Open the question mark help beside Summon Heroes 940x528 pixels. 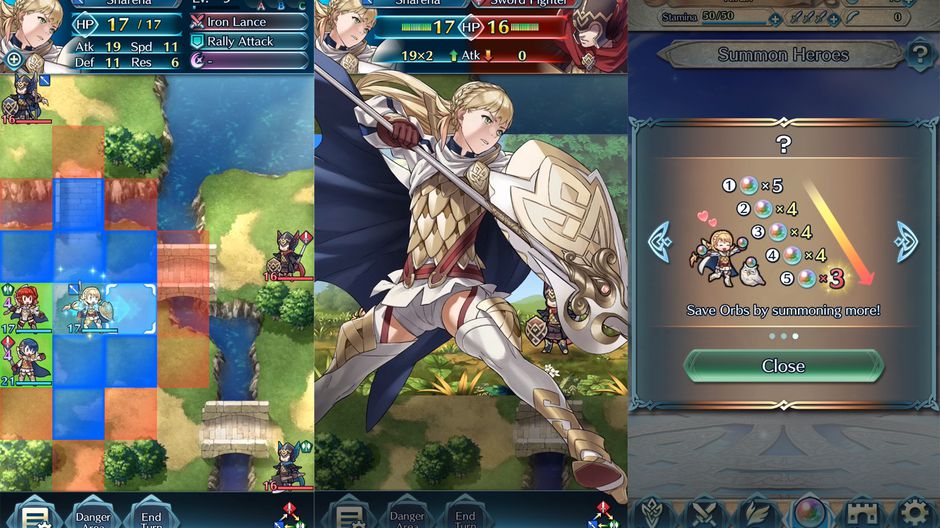(x=919, y=55)
